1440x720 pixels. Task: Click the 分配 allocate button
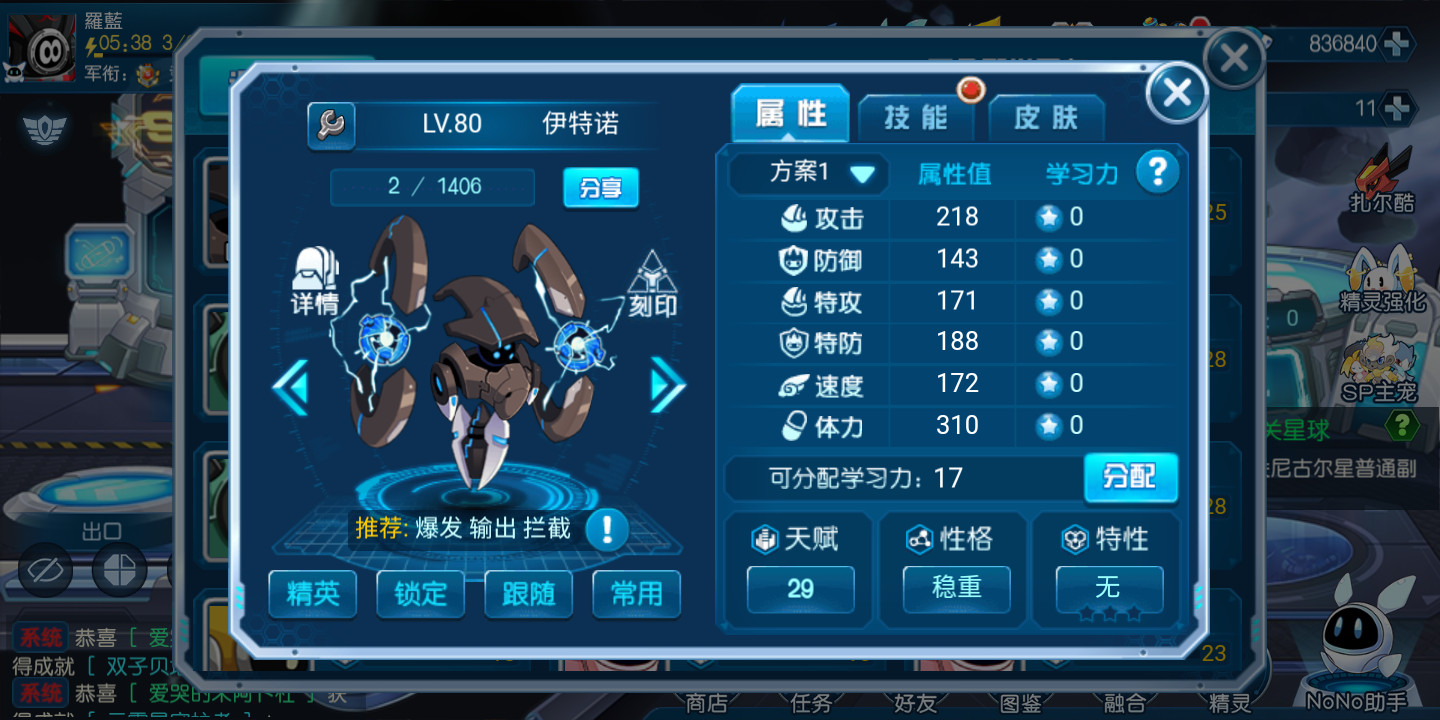[x=1130, y=477]
